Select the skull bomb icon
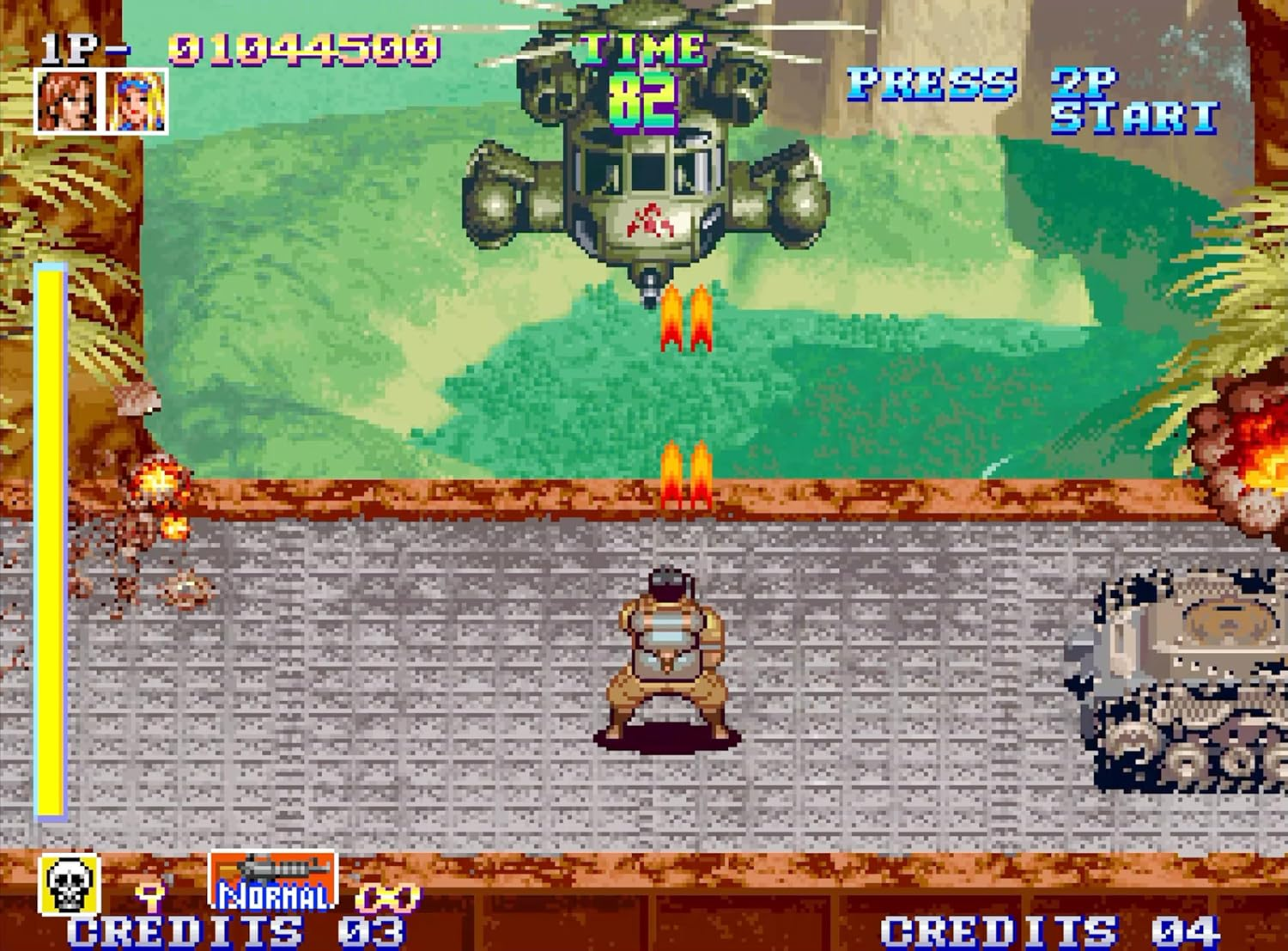Screen dimensions: 1288x951 coord(67,885)
